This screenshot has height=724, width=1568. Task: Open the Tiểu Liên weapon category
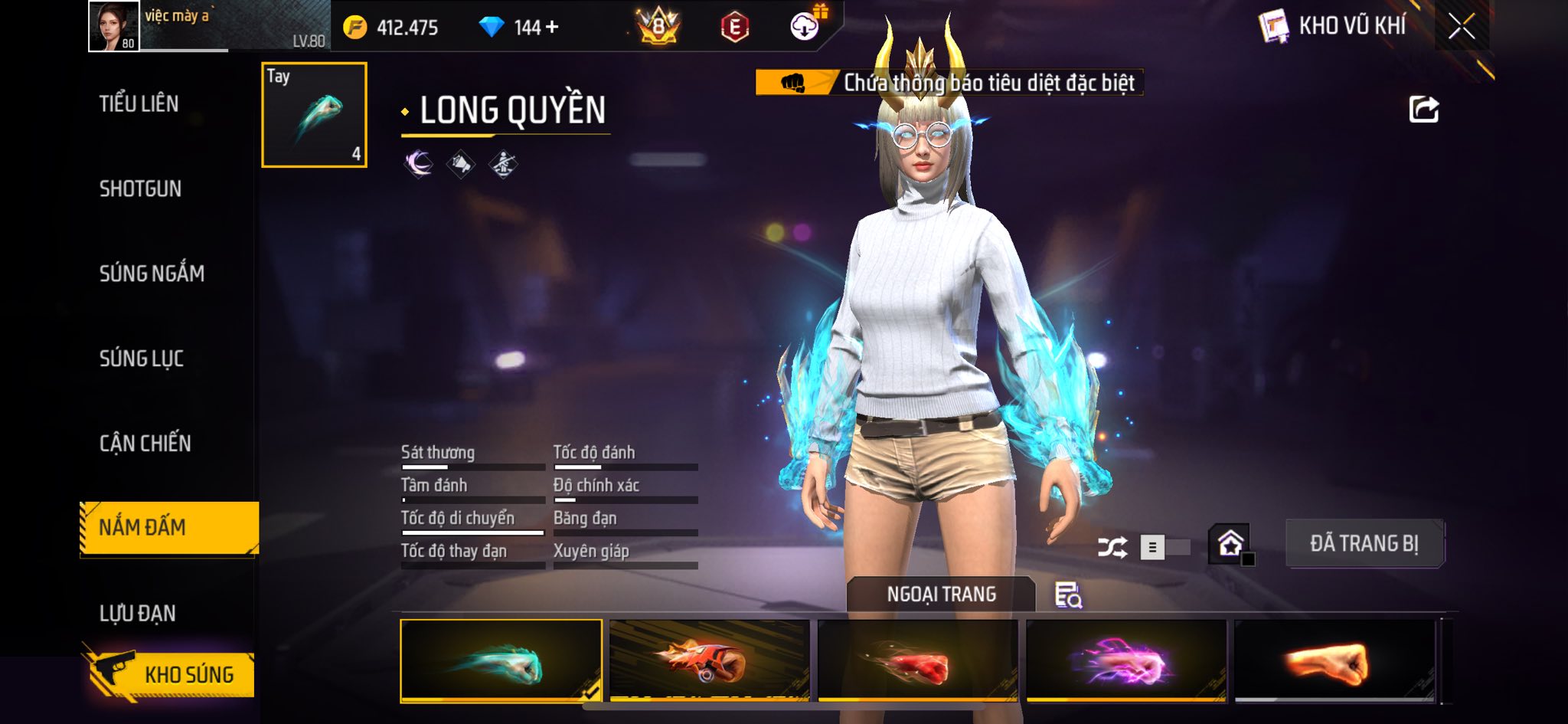(x=139, y=103)
